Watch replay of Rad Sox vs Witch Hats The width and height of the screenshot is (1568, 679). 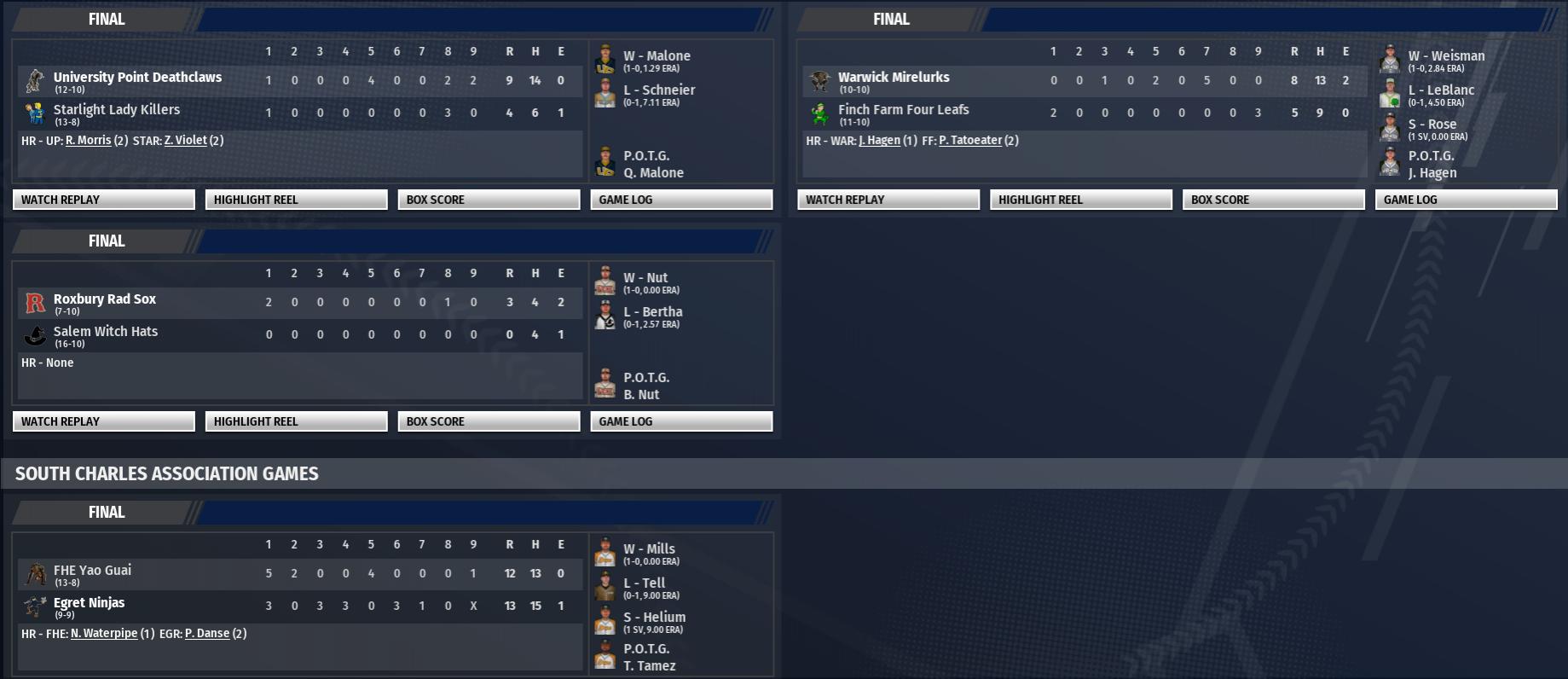[x=103, y=421]
